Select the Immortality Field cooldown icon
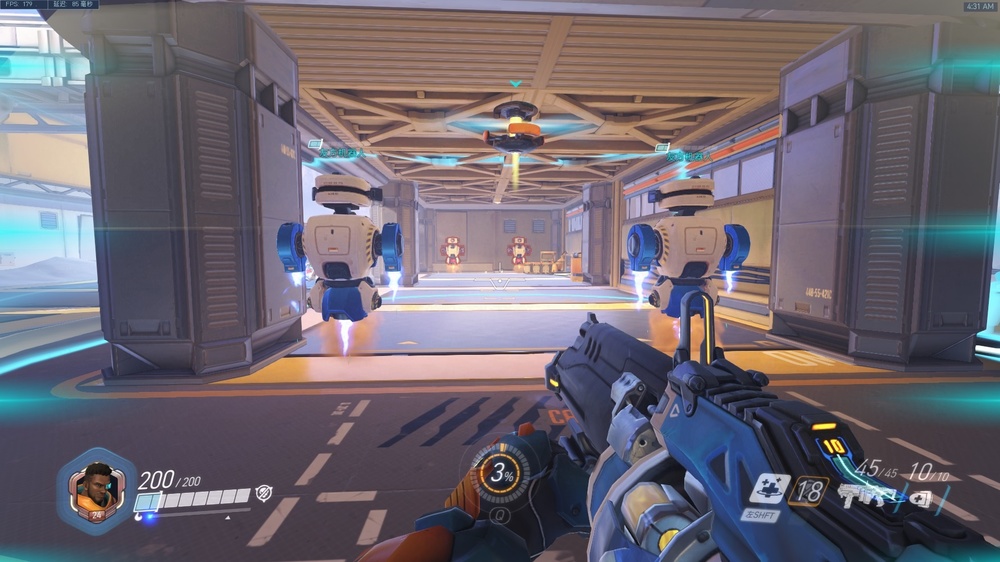Image resolution: width=1000 pixels, height=562 pixels. tap(807, 490)
